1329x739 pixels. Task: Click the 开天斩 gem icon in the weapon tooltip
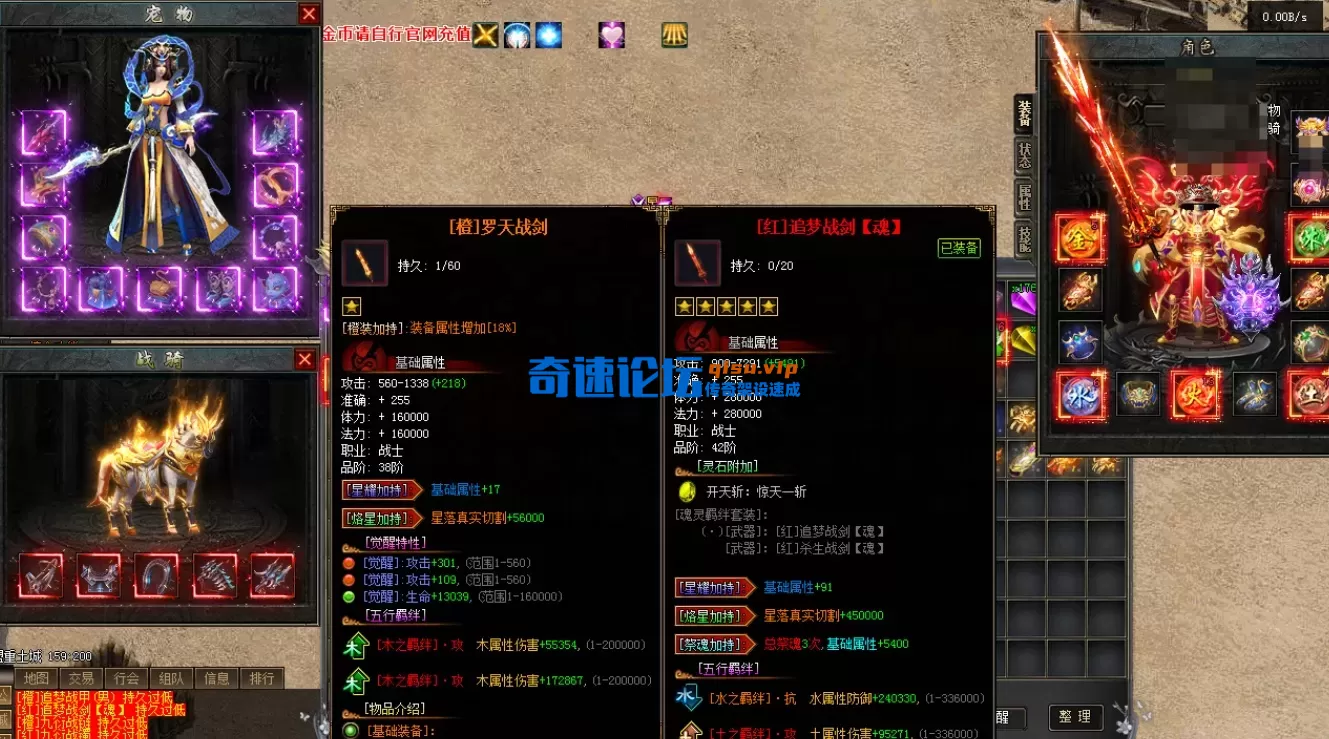687,491
